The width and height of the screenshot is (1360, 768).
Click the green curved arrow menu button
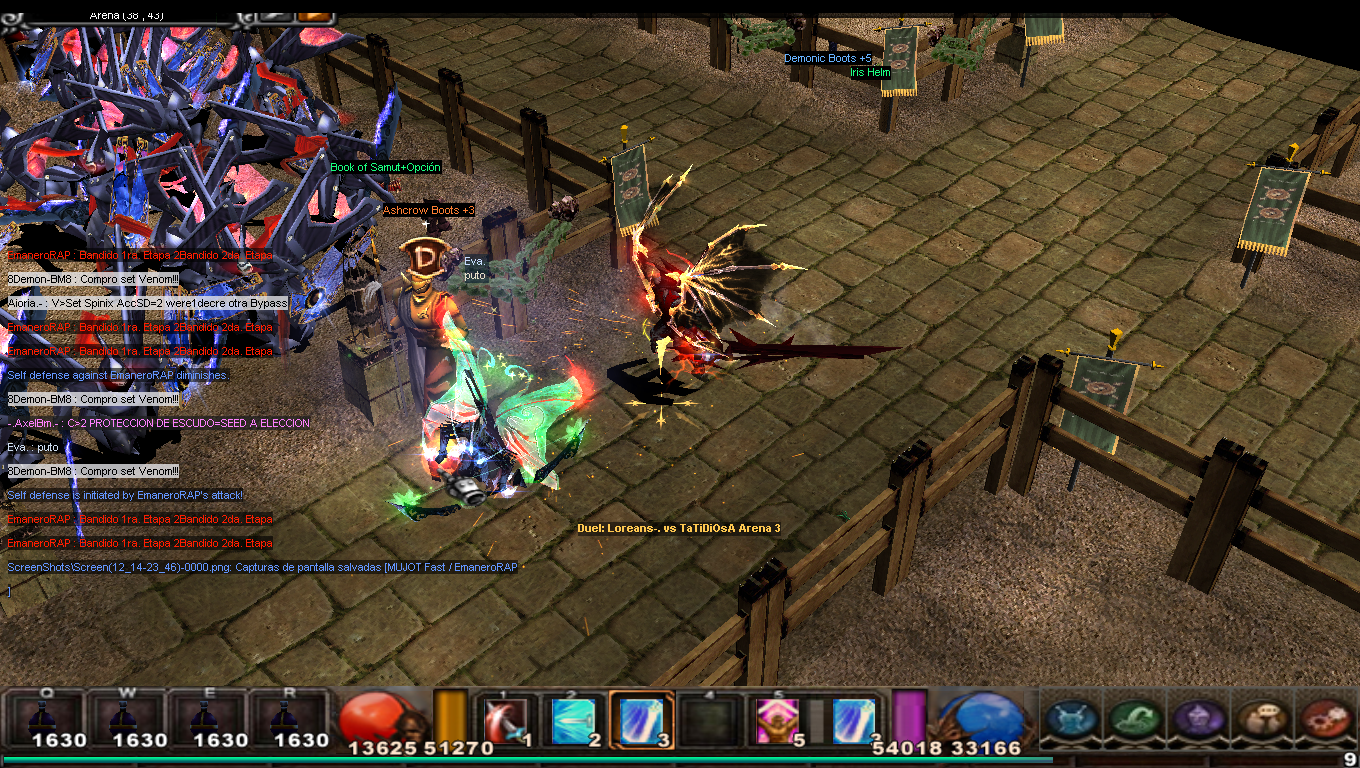pos(1134,719)
